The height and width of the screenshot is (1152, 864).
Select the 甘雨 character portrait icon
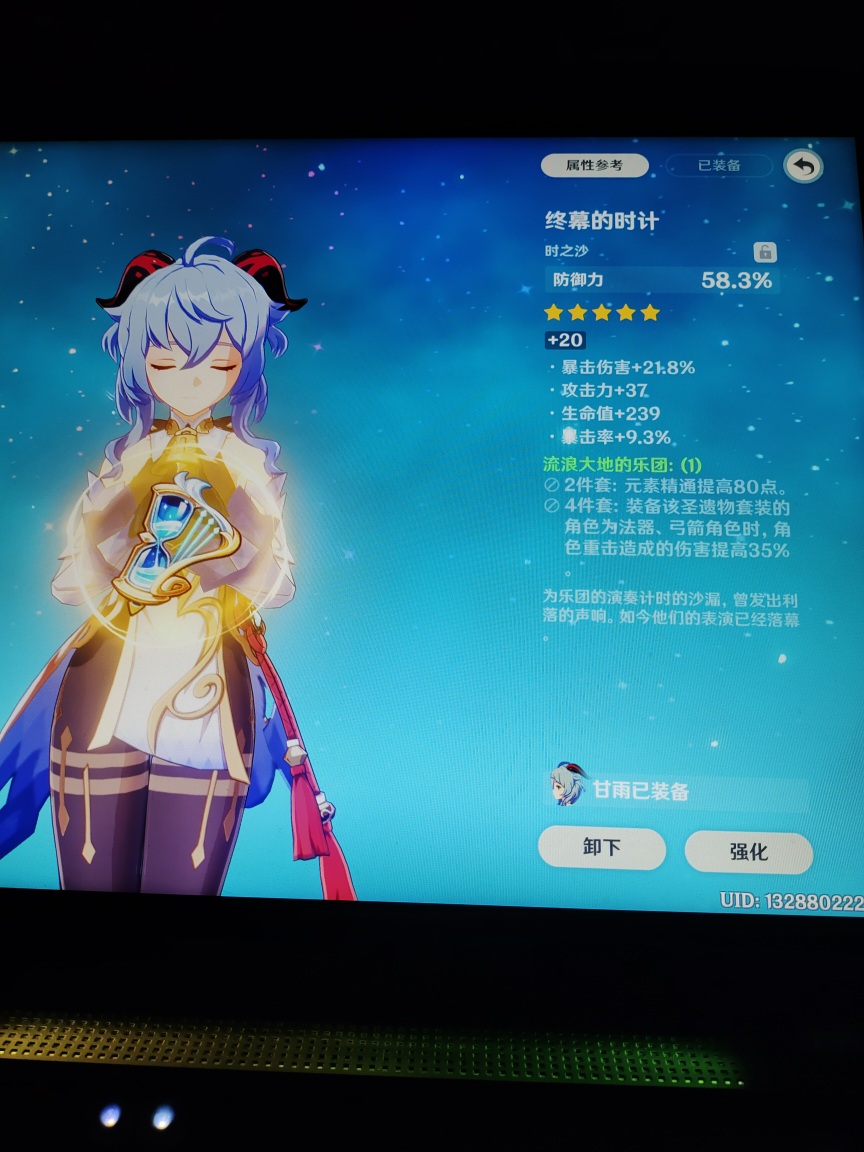pos(567,786)
